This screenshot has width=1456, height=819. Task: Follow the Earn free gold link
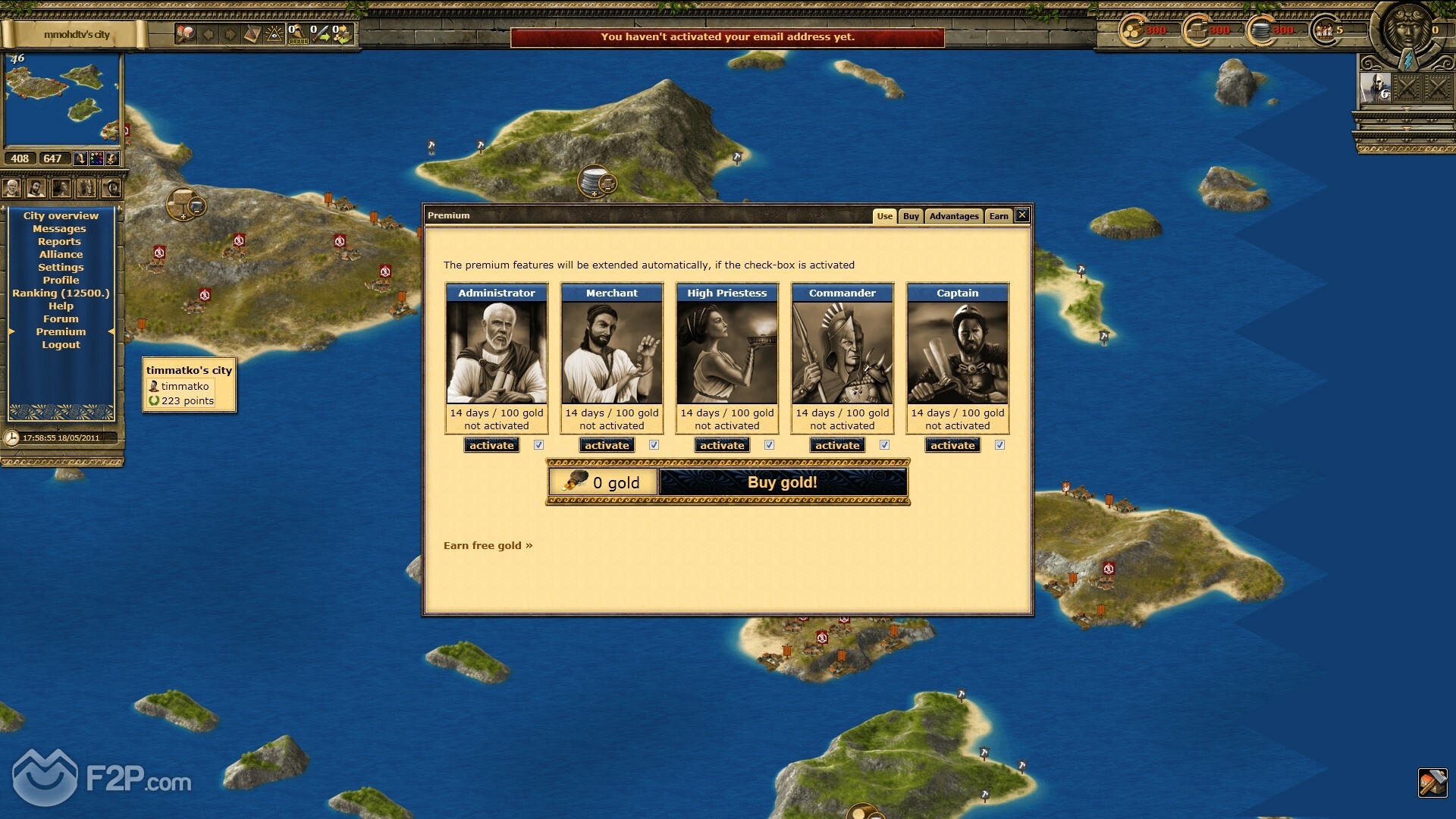pyautogui.click(x=488, y=545)
